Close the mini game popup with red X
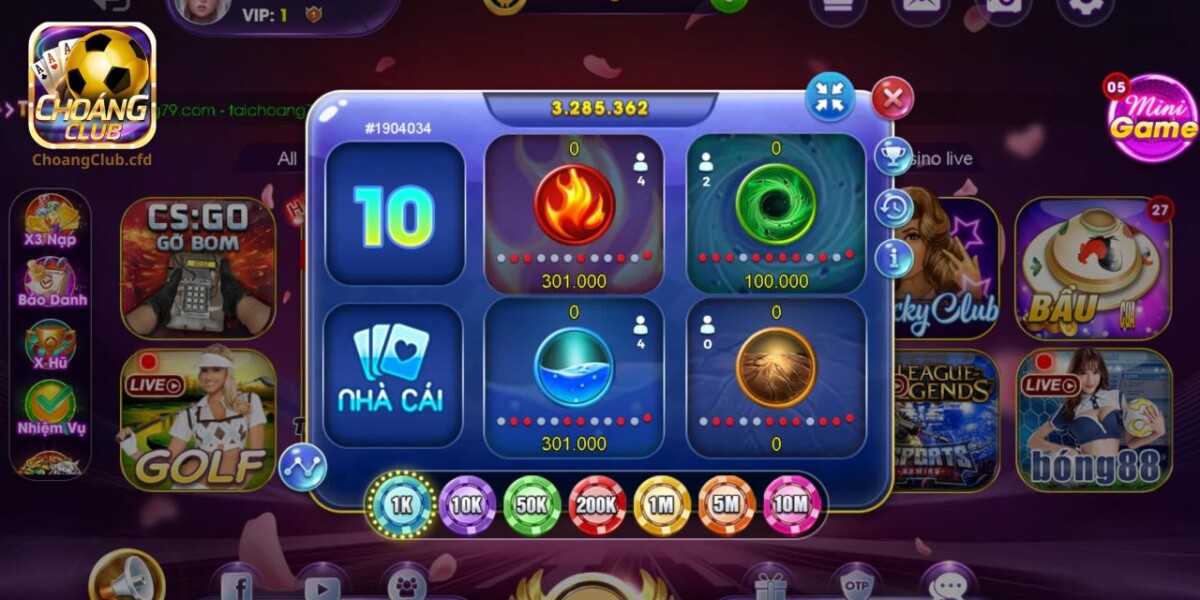 point(892,98)
